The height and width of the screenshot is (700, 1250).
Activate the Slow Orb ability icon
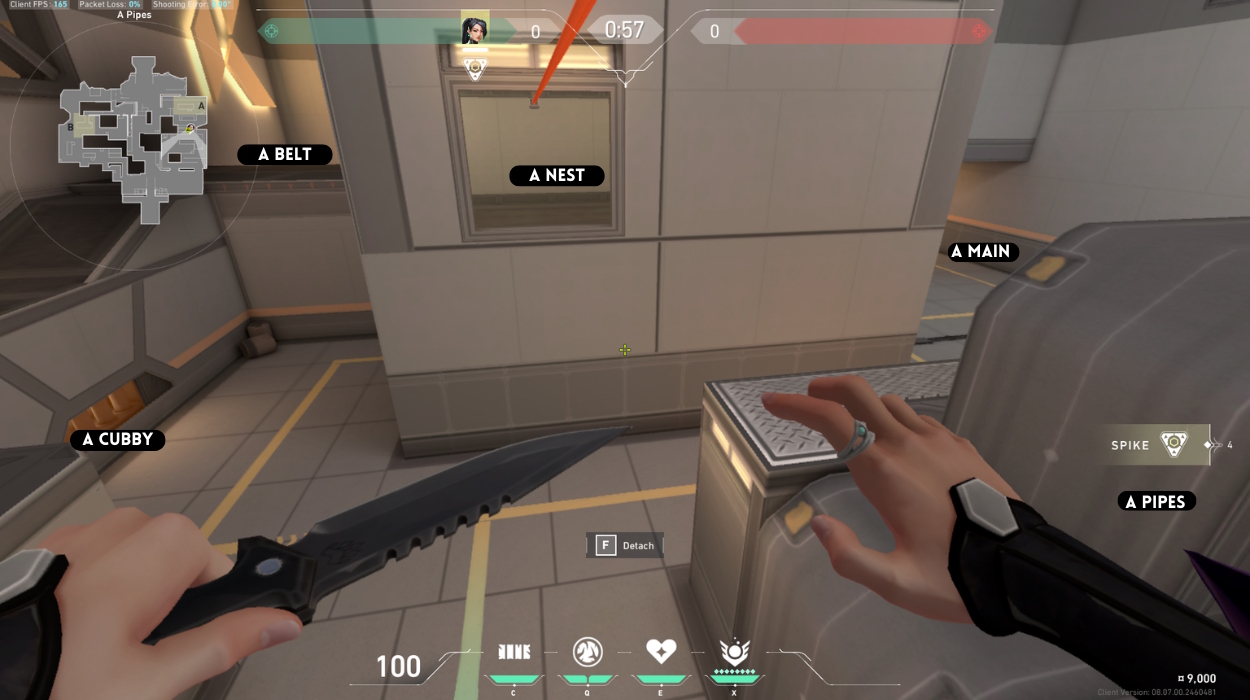pyautogui.click(x=587, y=653)
